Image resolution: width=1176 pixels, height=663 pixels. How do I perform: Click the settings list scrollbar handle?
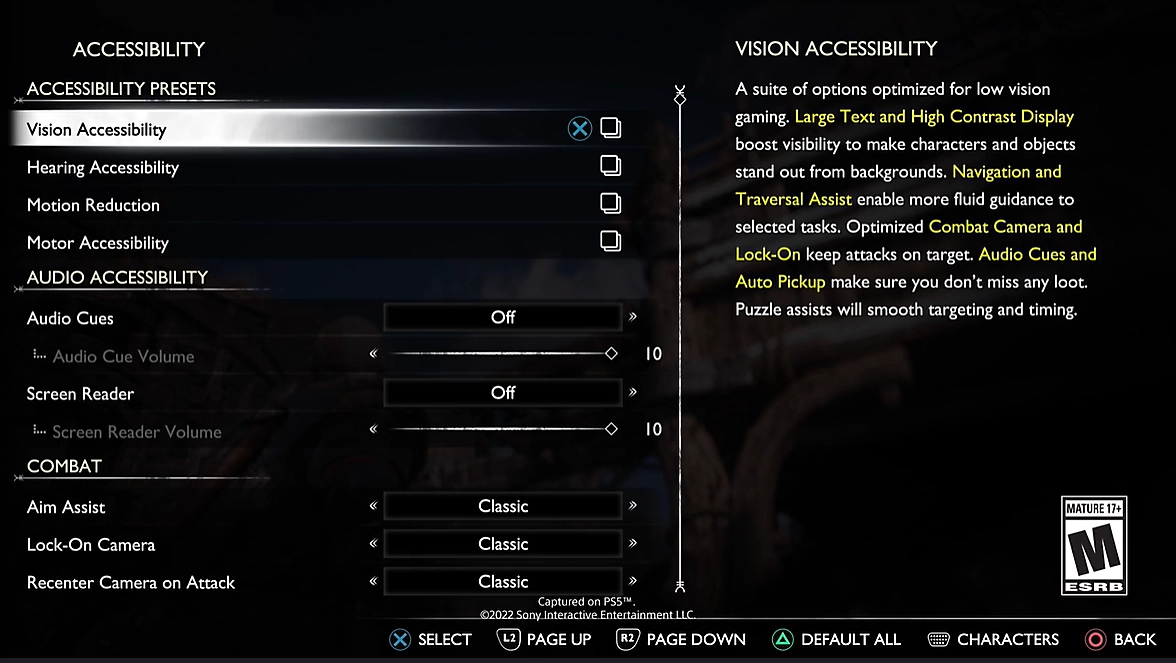[x=680, y=98]
